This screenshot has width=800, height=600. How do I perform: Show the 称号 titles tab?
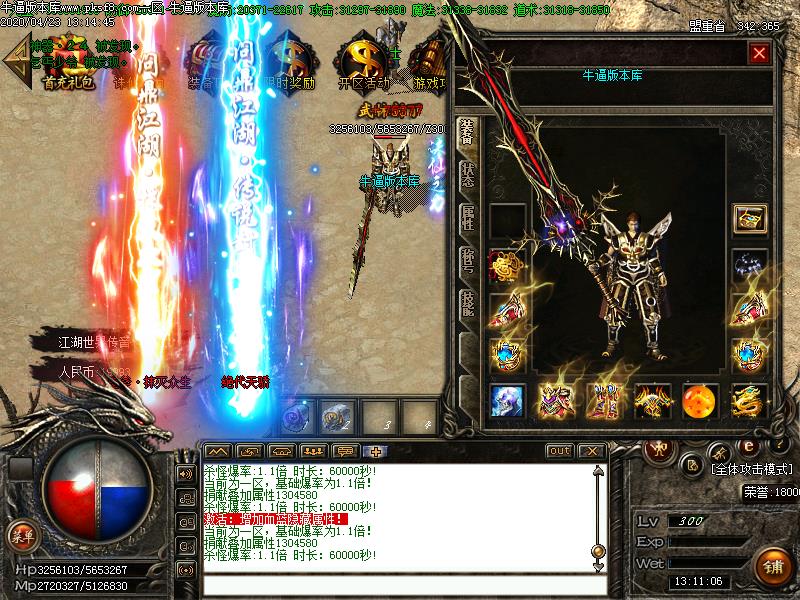468,262
